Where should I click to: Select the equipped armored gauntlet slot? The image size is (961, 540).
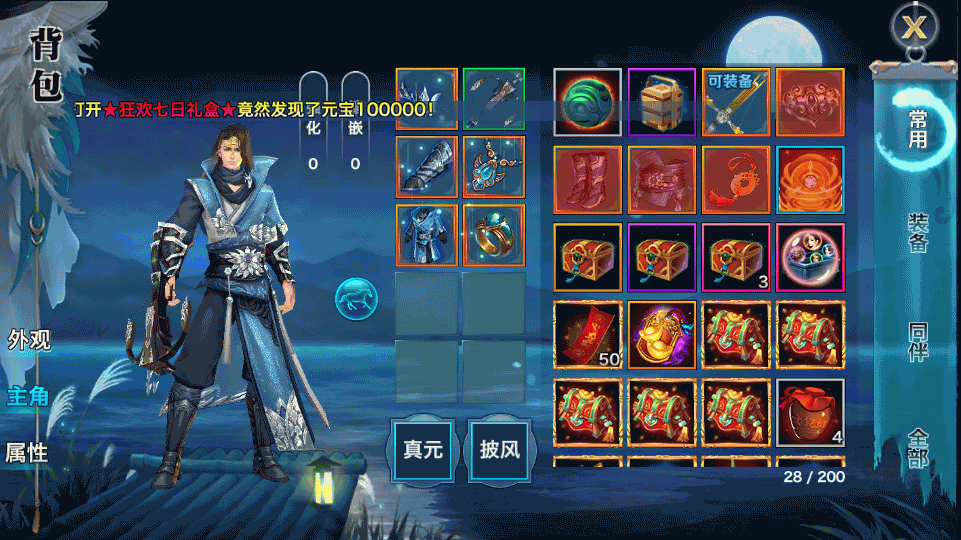click(x=427, y=167)
